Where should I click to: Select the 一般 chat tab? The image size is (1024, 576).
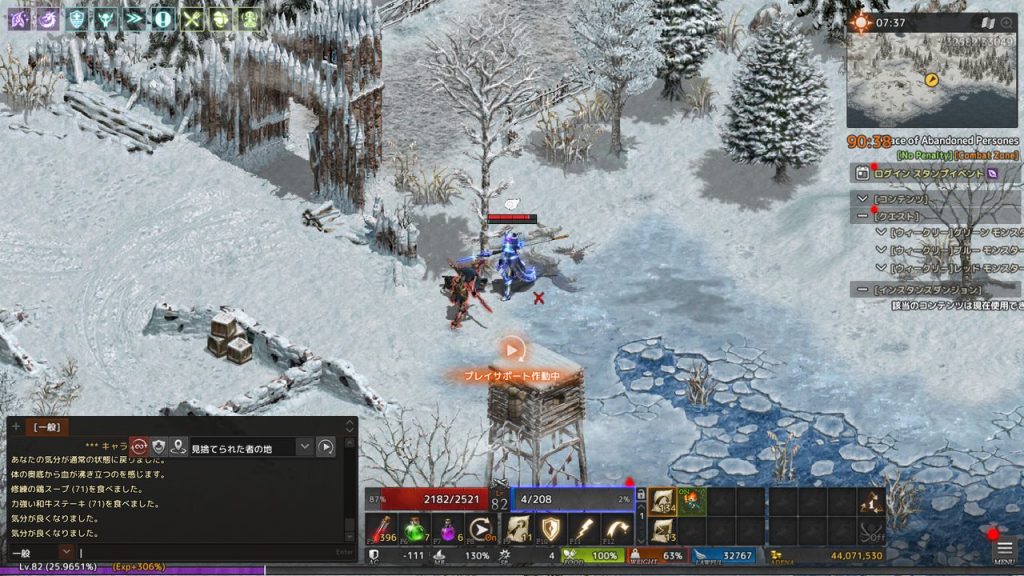(47, 427)
